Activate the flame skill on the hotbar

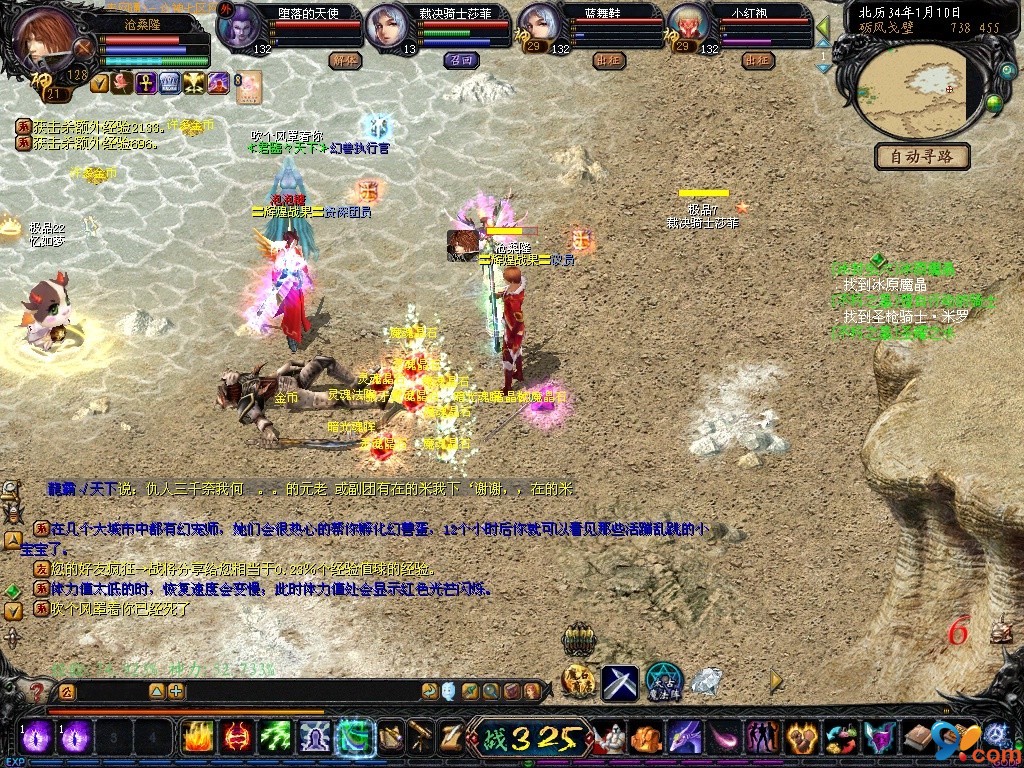[x=196, y=737]
